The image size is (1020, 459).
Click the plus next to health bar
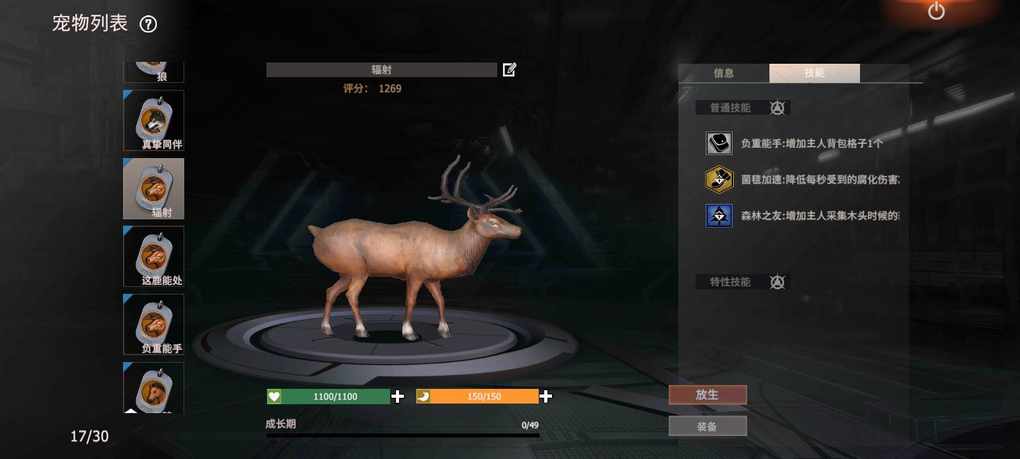[398, 396]
